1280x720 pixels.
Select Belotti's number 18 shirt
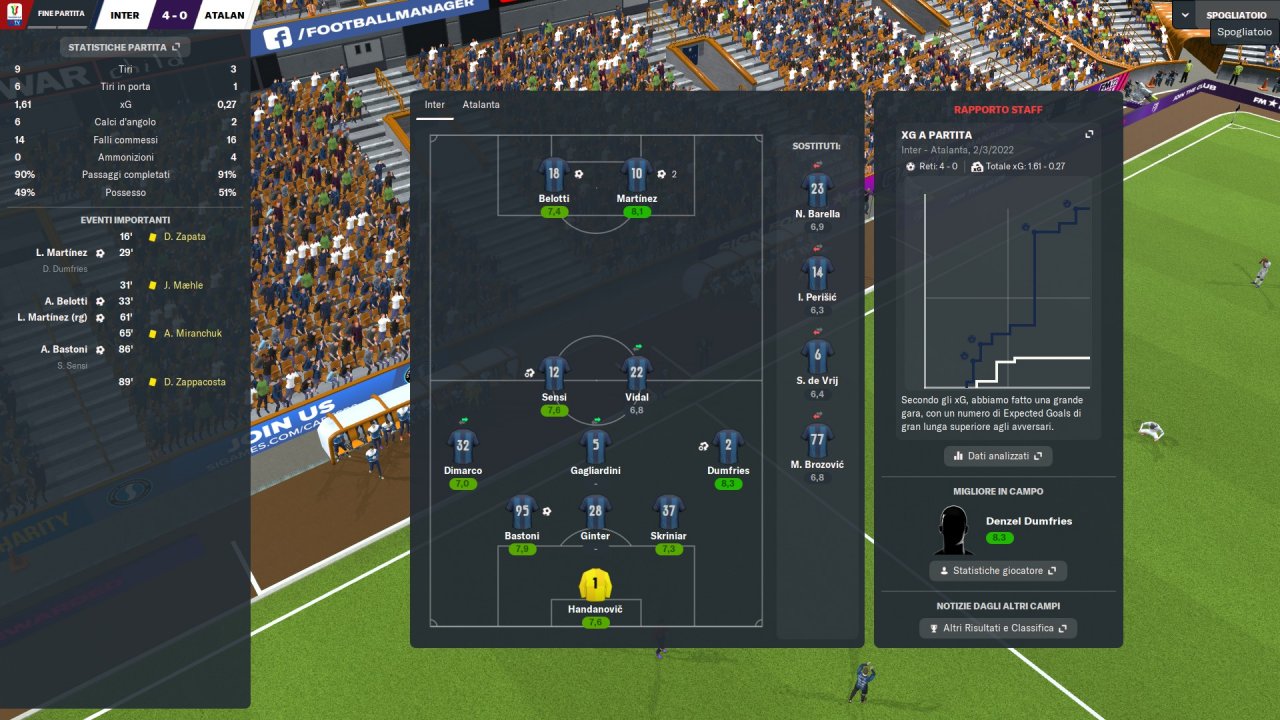point(553,174)
